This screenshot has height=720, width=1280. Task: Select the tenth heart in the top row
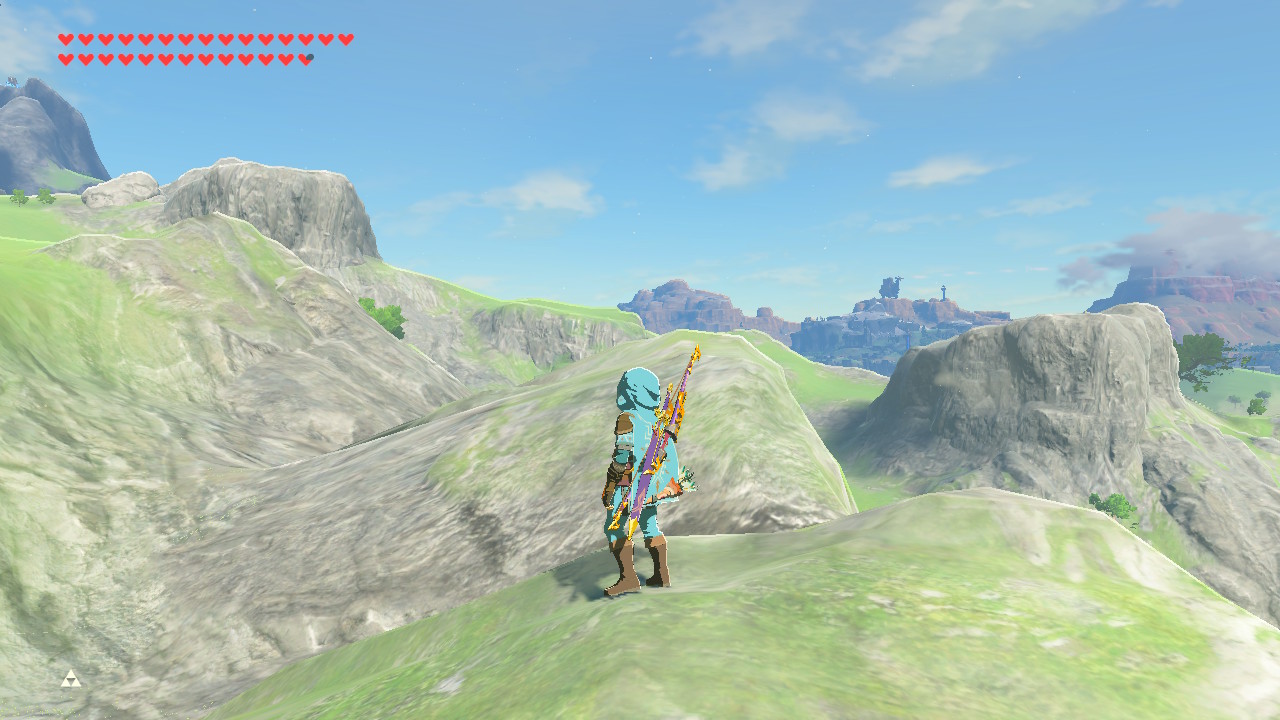pos(246,40)
